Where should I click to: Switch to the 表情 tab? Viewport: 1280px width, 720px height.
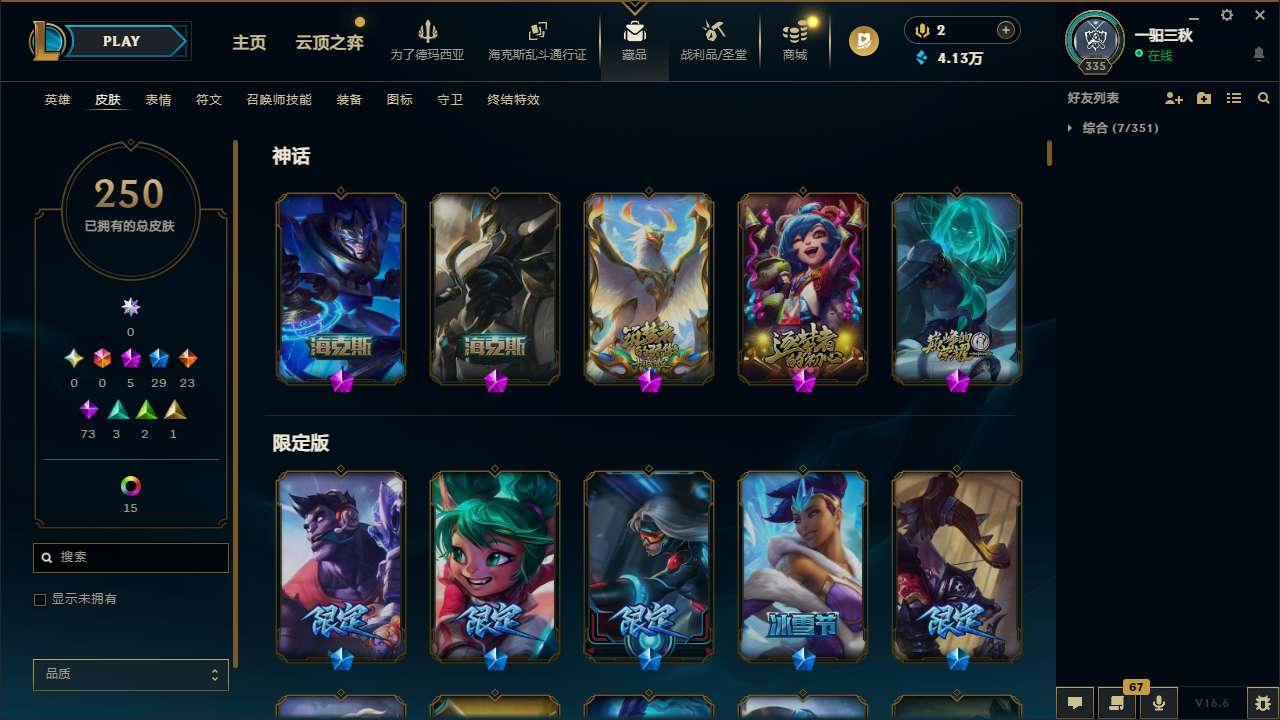(x=158, y=100)
